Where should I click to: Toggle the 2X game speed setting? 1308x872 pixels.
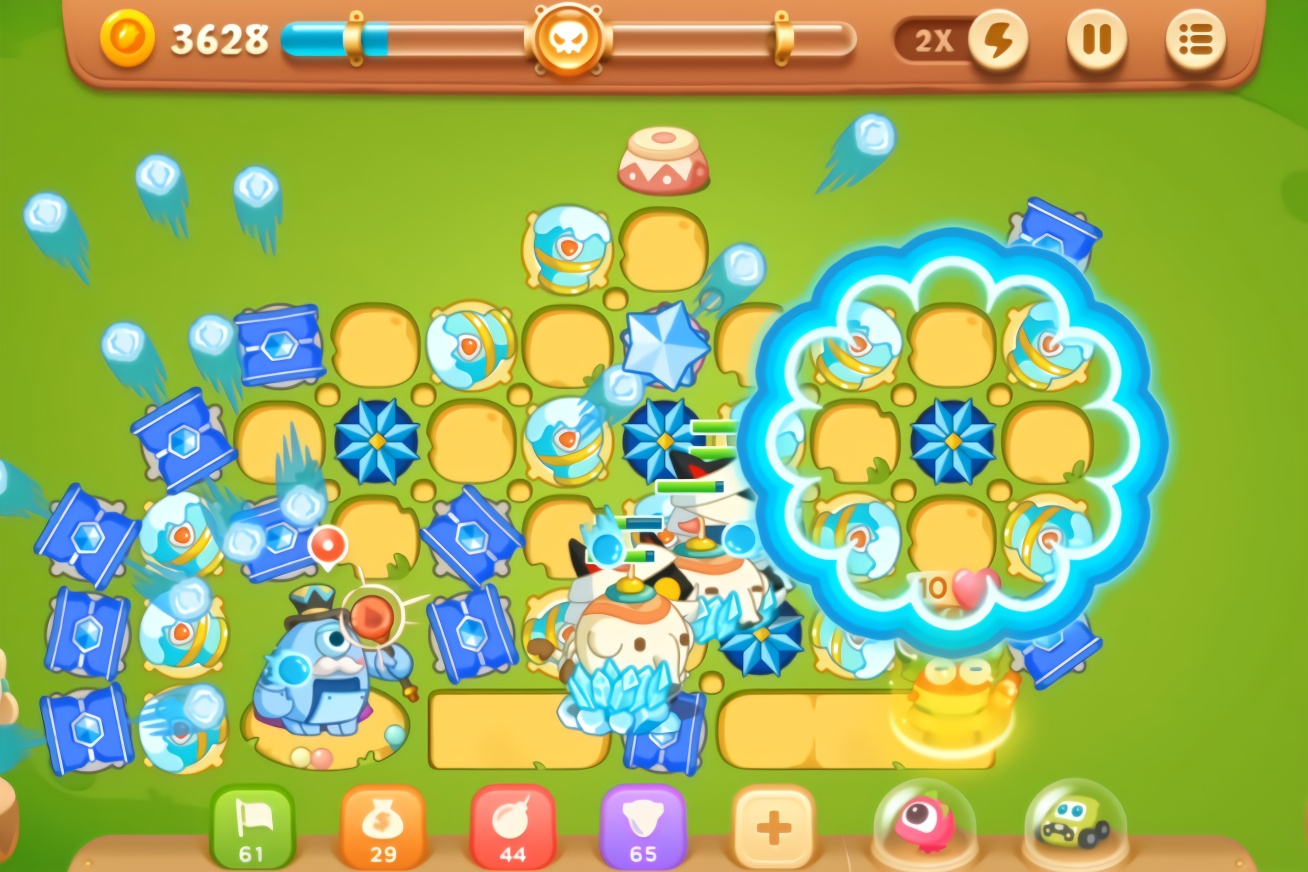[x=932, y=41]
